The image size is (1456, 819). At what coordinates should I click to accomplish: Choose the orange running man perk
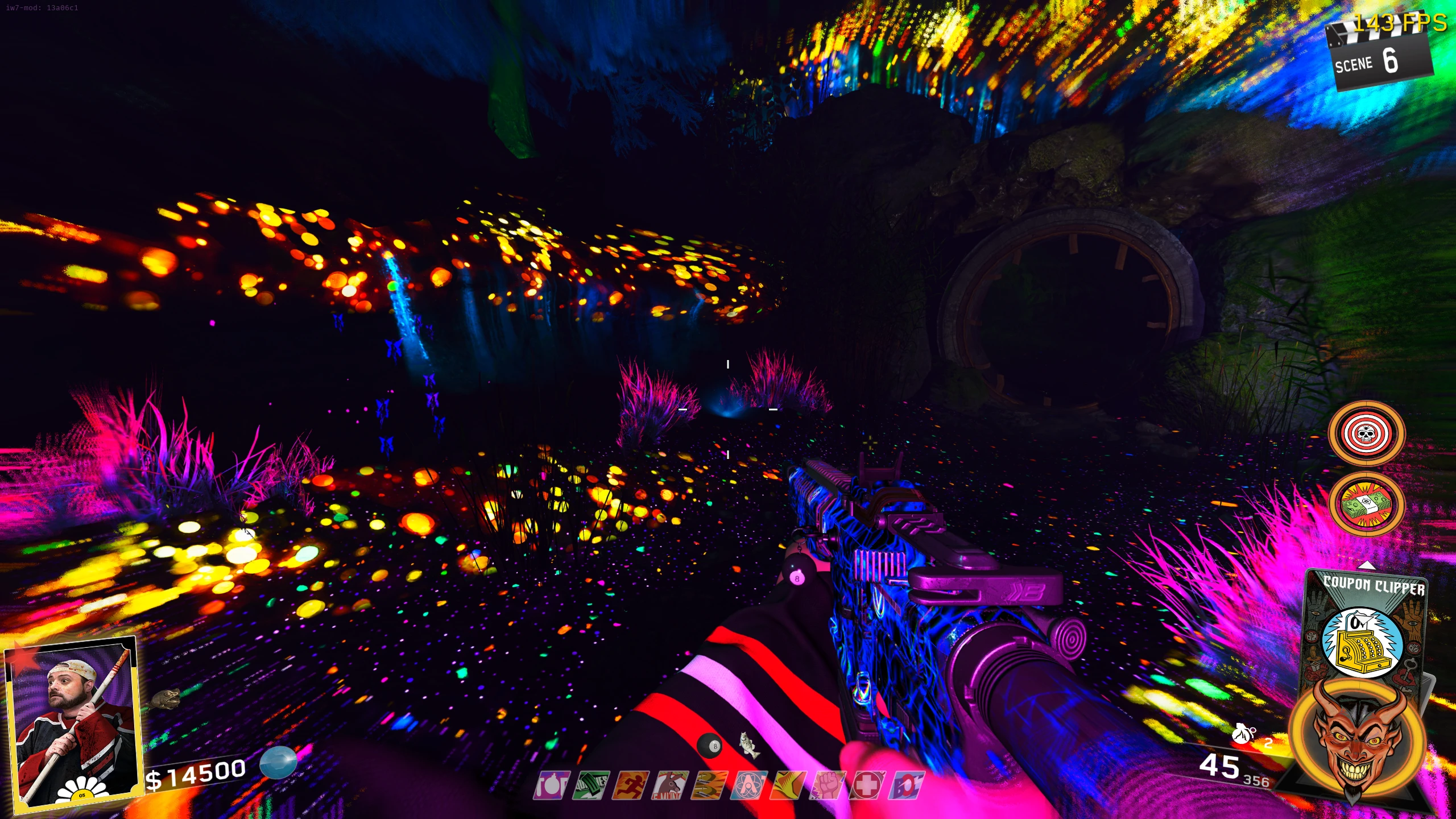tap(630, 785)
